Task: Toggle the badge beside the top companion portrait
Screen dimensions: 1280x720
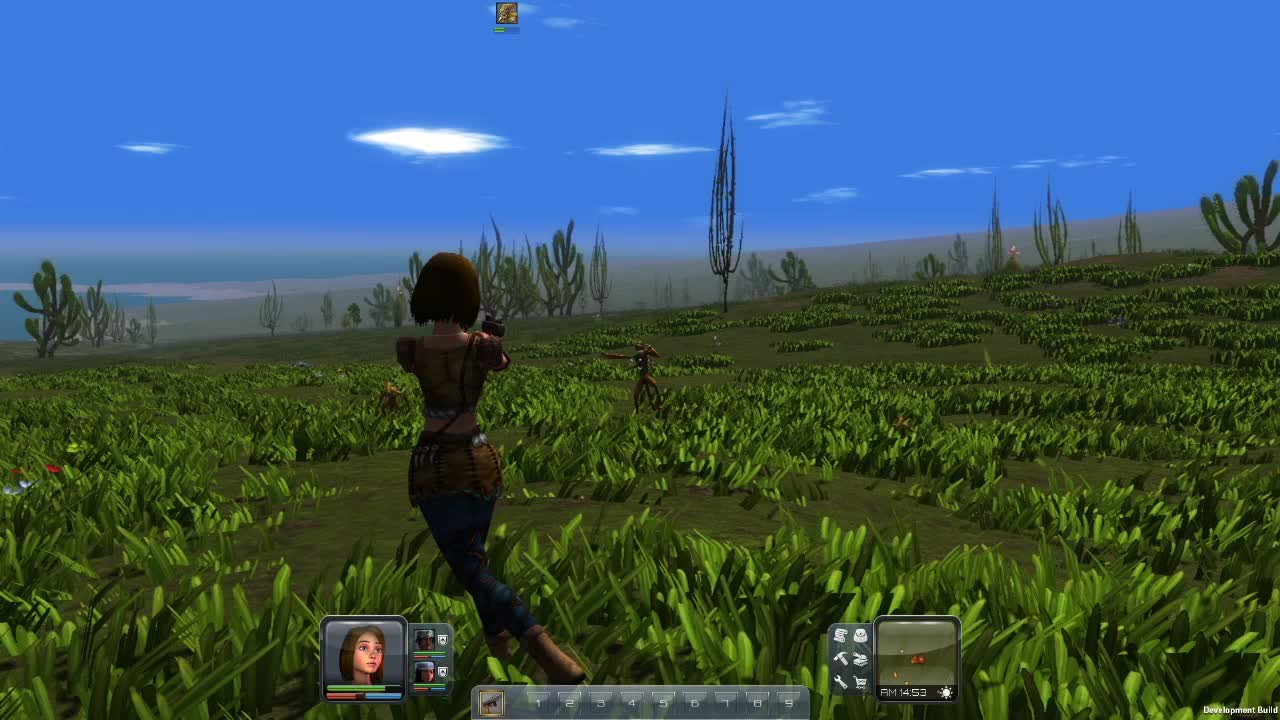Action: coord(443,639)
